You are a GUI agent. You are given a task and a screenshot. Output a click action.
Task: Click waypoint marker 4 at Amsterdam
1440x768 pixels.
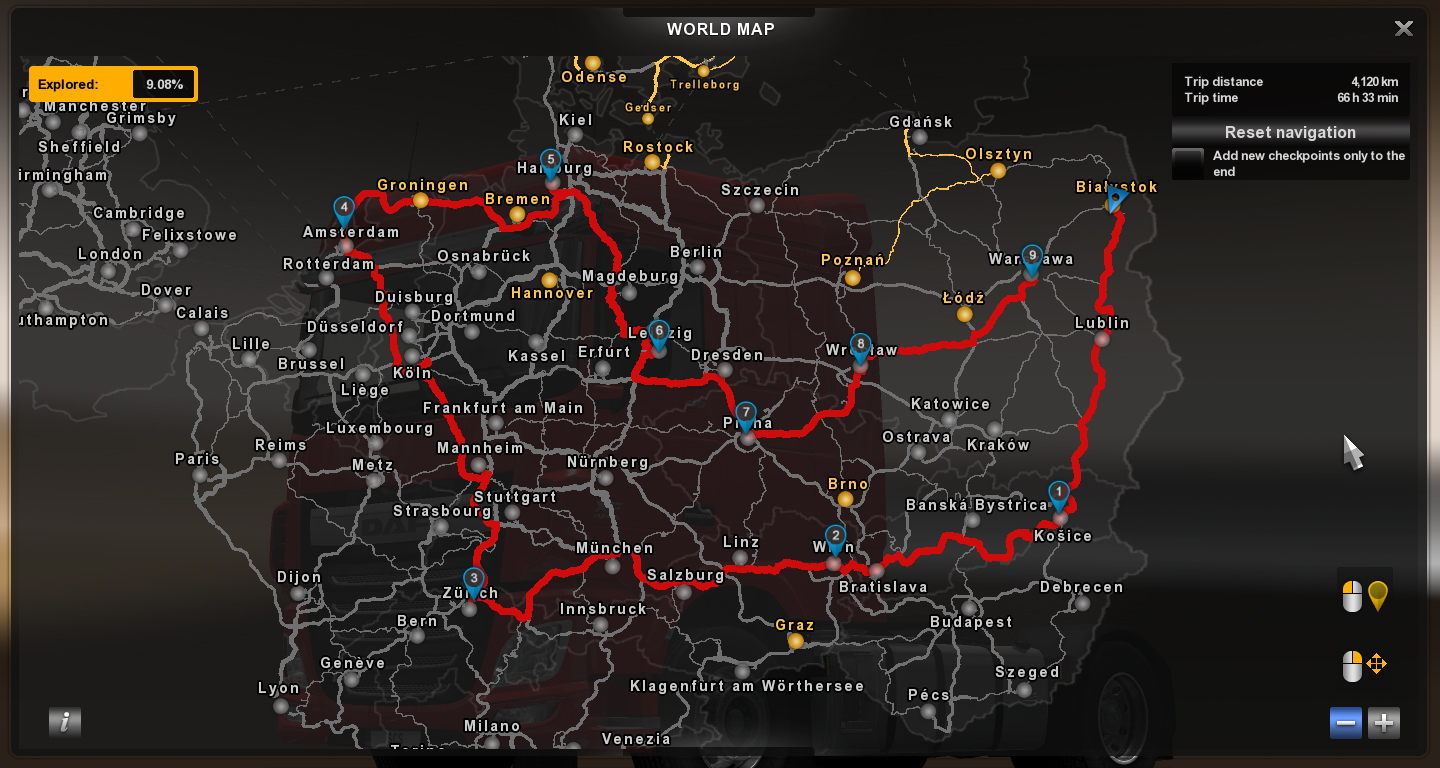344,208
